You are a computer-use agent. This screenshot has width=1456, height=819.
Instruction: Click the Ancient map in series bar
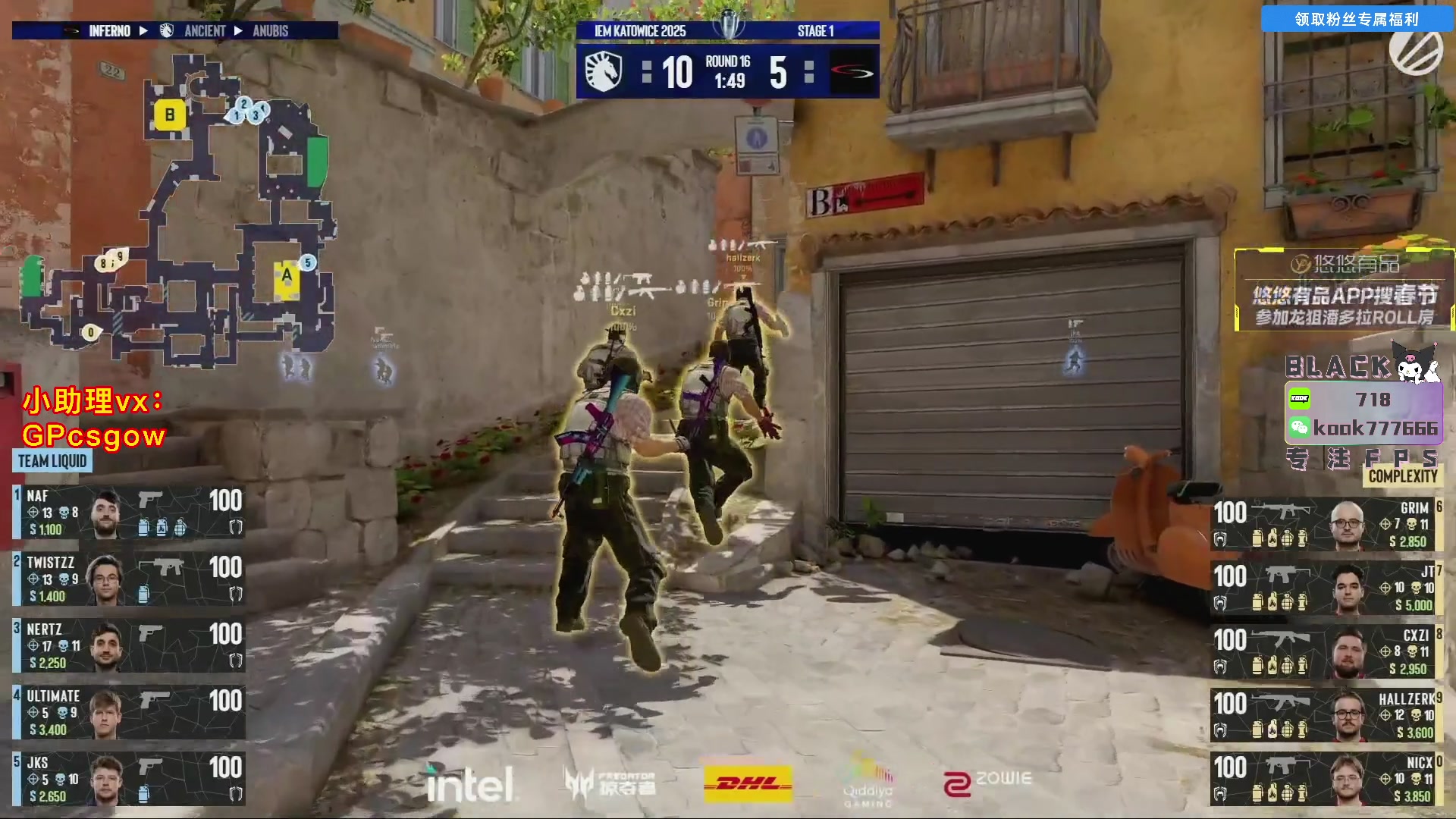click(205, 31)
